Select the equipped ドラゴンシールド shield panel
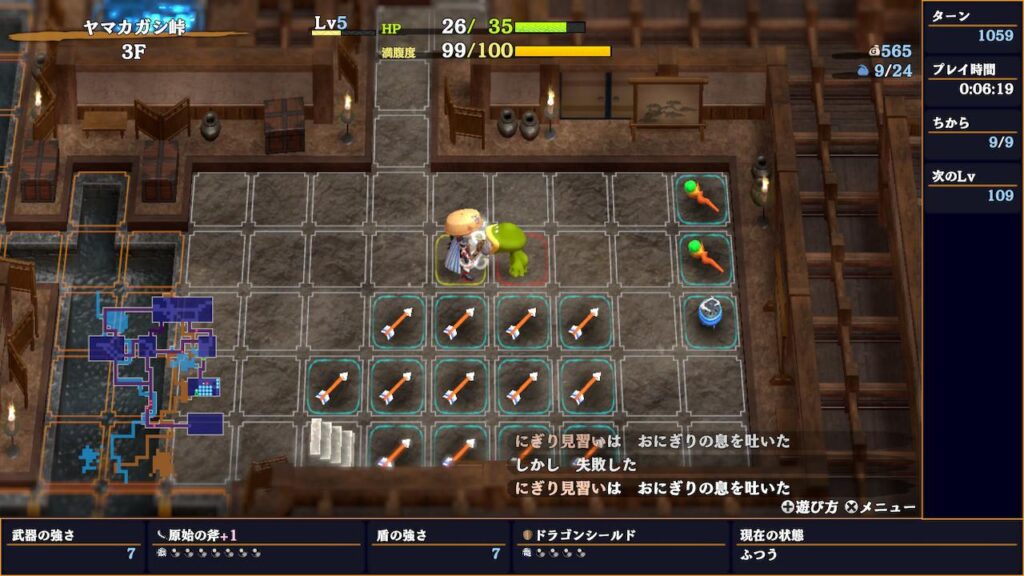1024x576 pixels. pyautogui.click(x=620, y=544)
